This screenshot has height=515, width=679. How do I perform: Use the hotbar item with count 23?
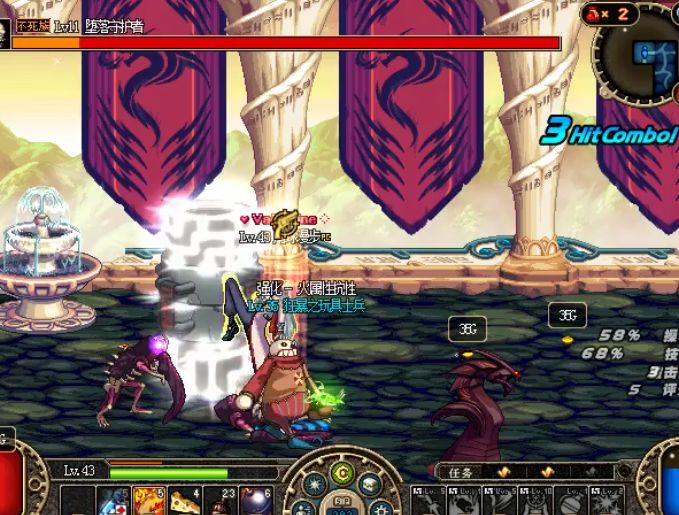click(217, 500)
